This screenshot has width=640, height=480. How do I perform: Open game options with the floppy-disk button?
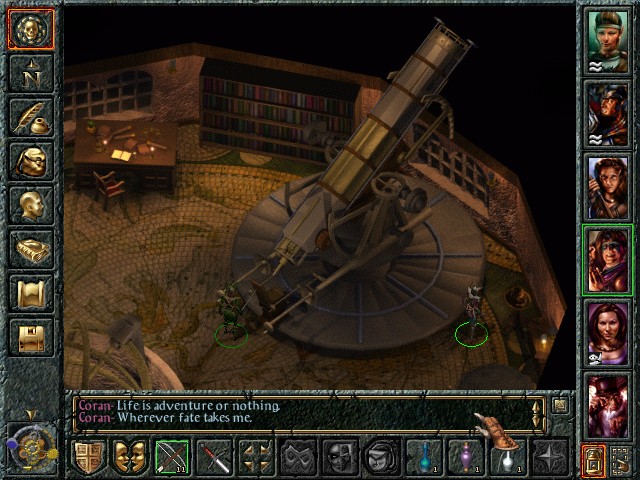click(29, 337)
